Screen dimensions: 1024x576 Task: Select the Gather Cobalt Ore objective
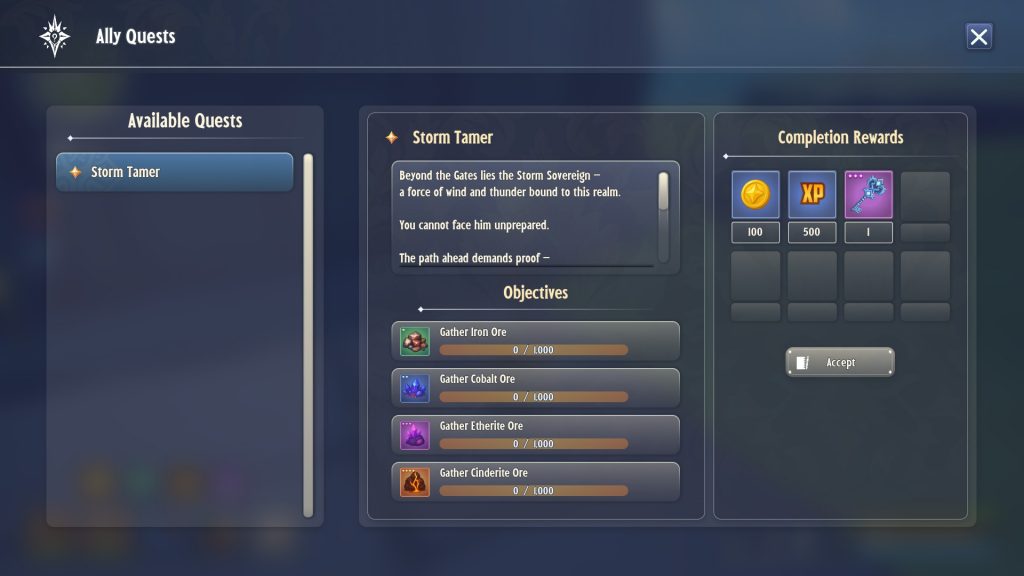535,388
